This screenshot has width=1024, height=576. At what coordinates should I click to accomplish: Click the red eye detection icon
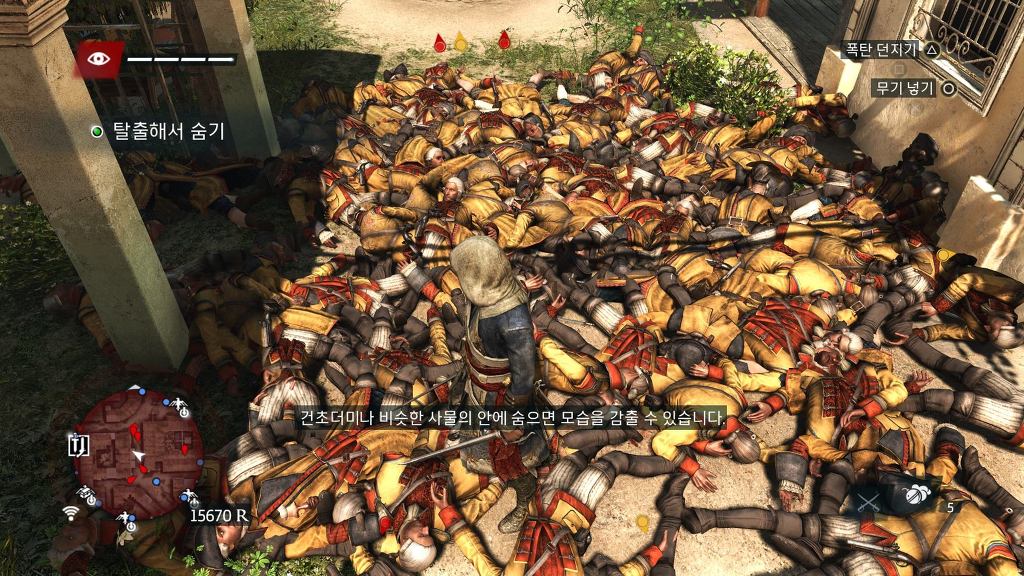(99, 58)
